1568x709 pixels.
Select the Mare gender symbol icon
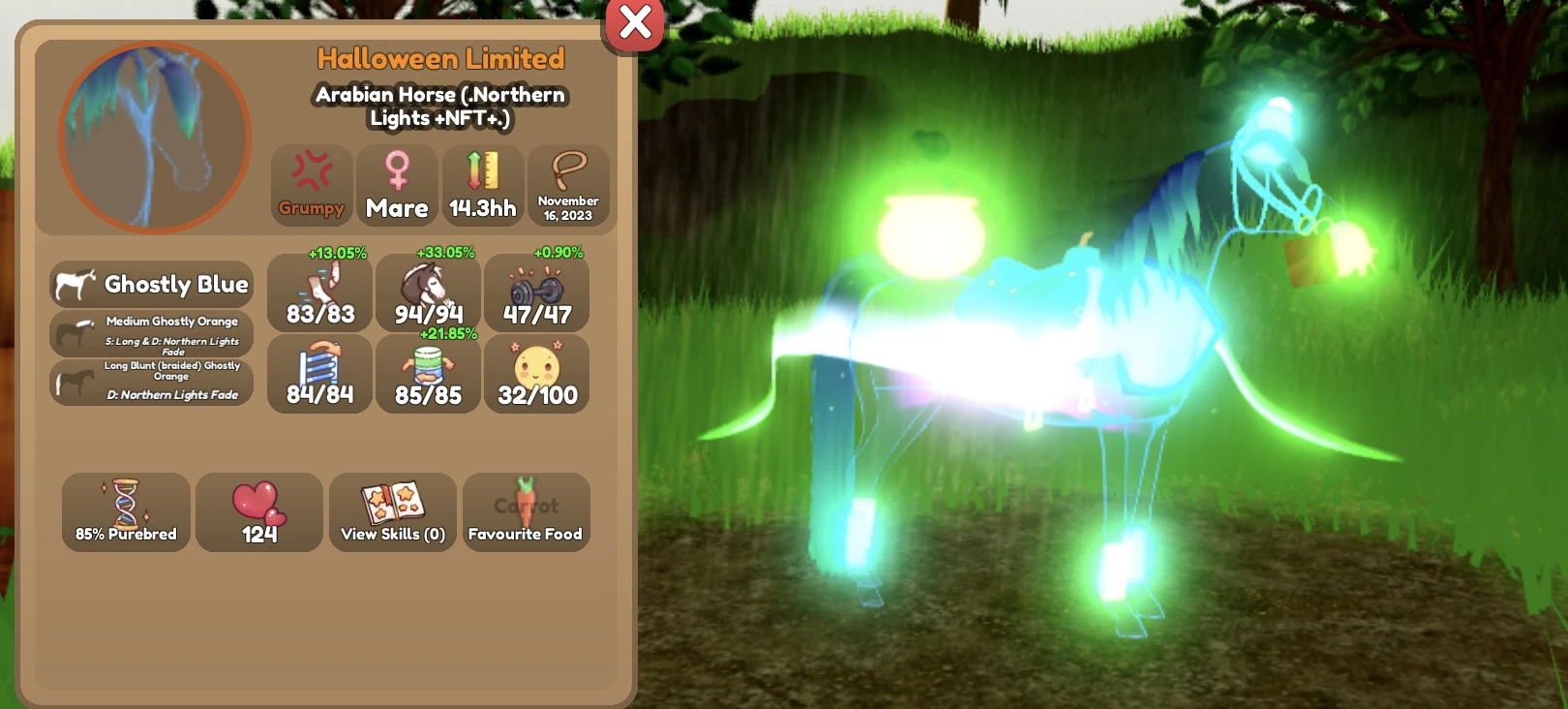397,186
